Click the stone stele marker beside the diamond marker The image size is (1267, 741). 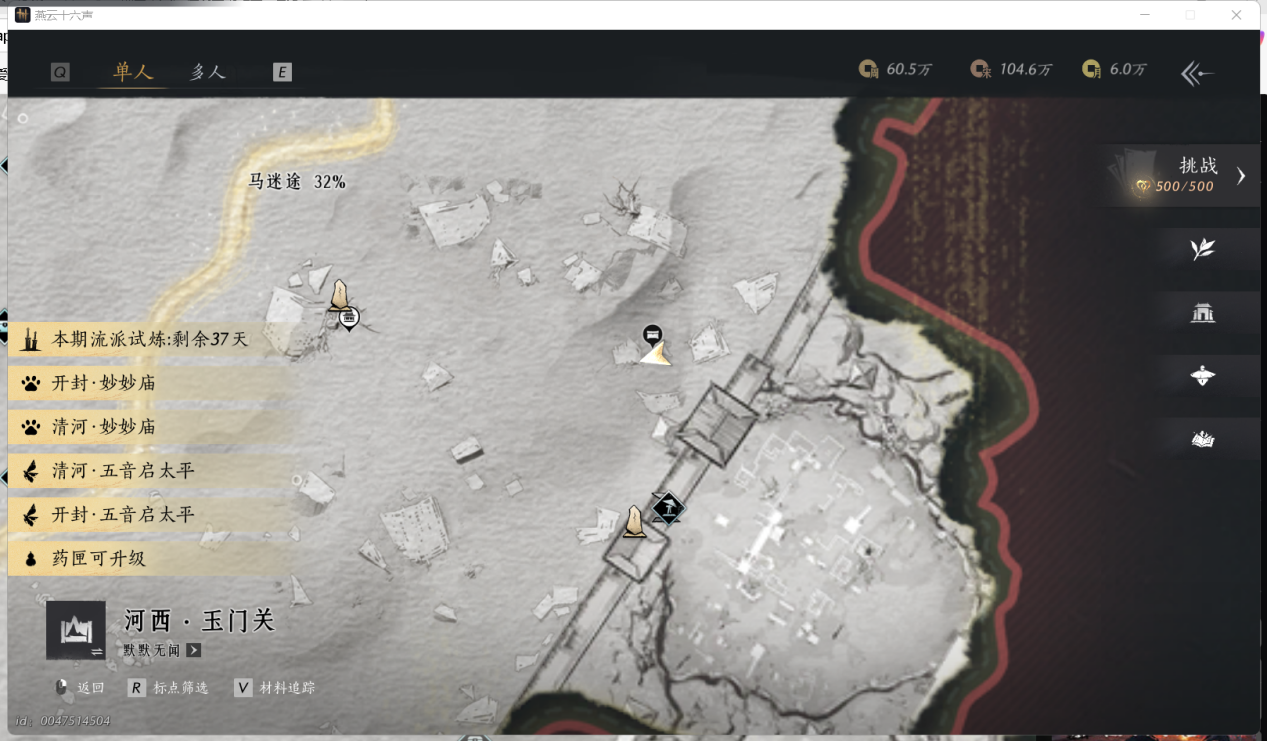coord(634,522)
